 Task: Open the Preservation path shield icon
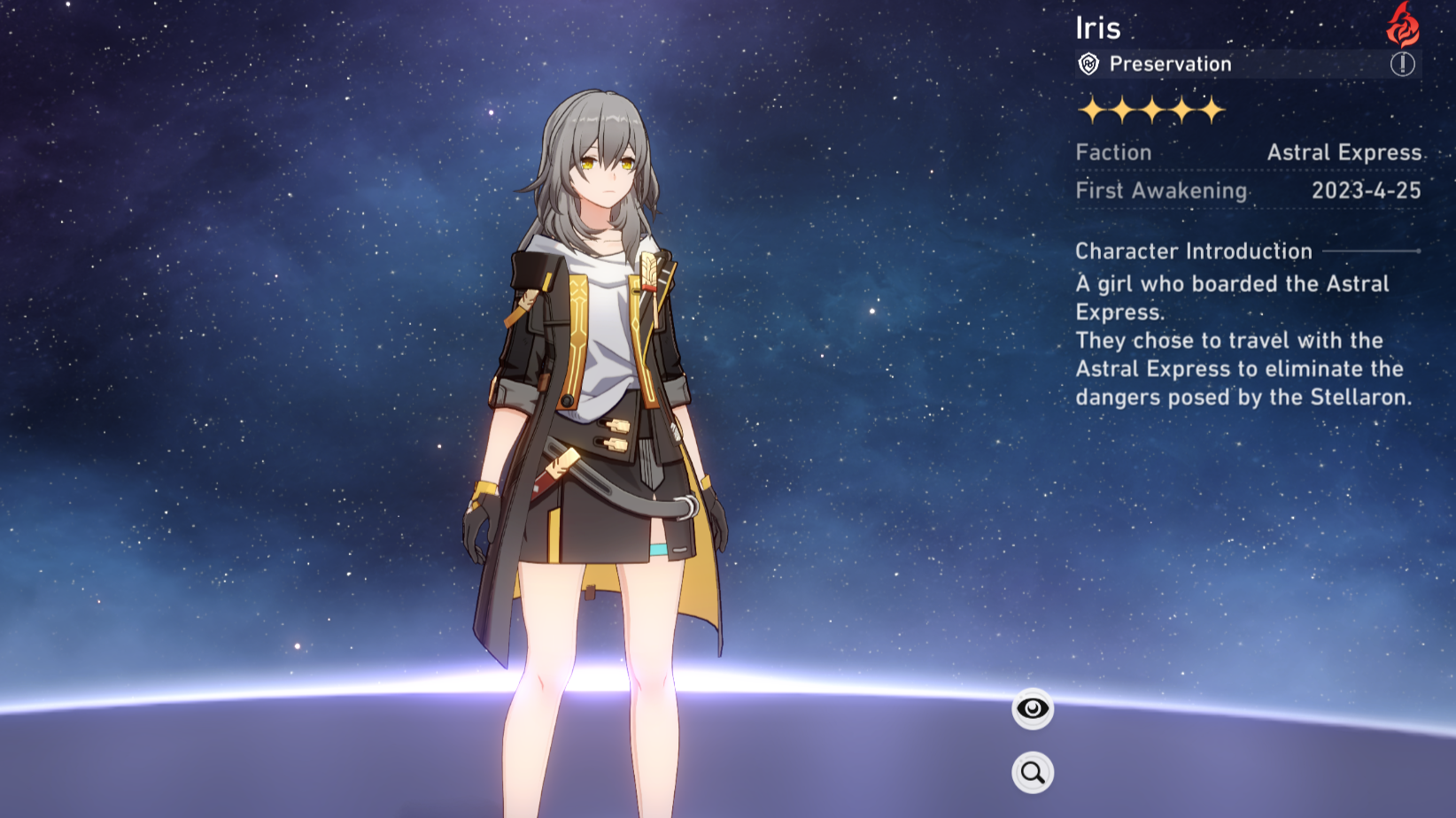(1088, 64)
